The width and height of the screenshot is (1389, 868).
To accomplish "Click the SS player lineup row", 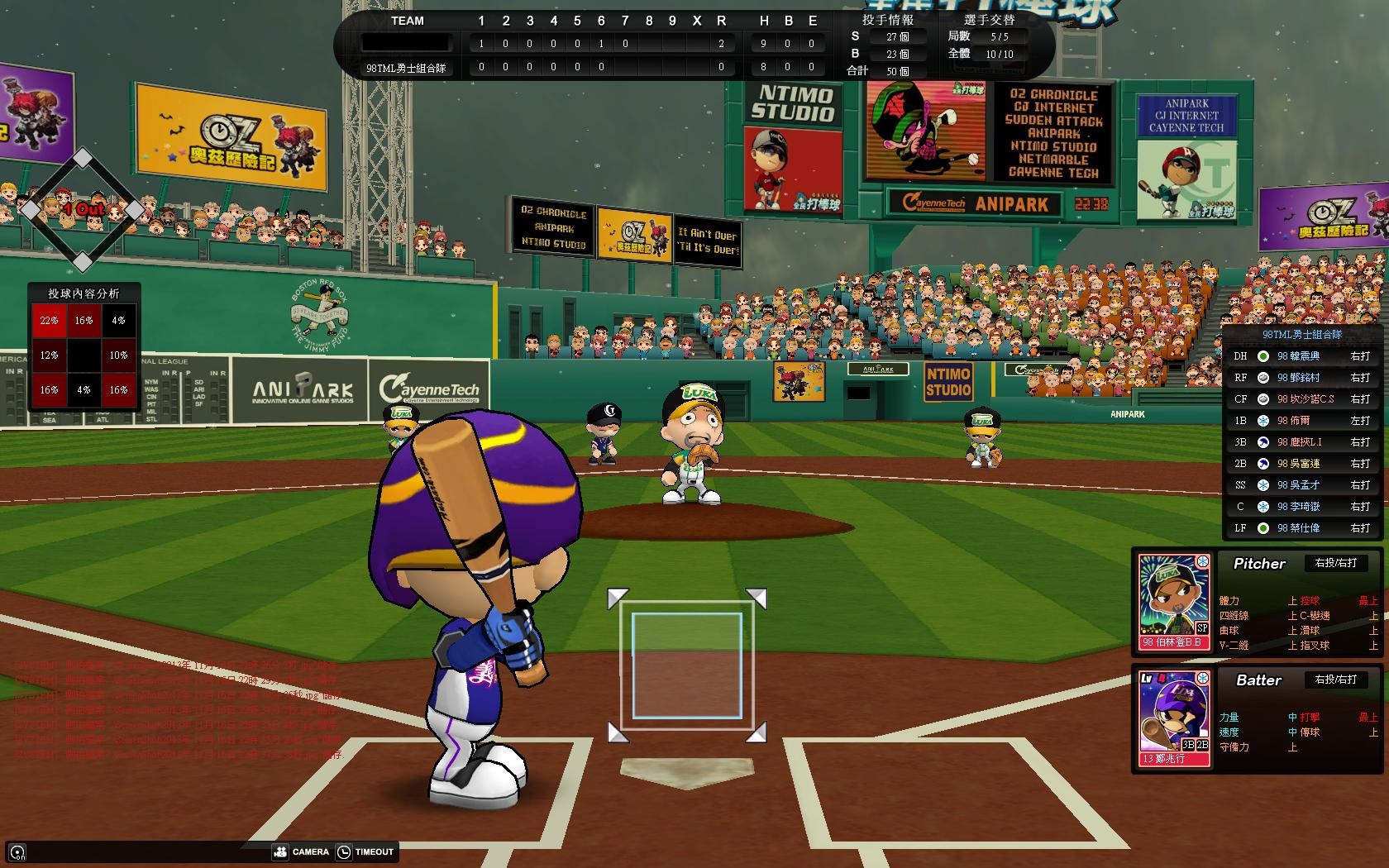I will click(1301, 485).
